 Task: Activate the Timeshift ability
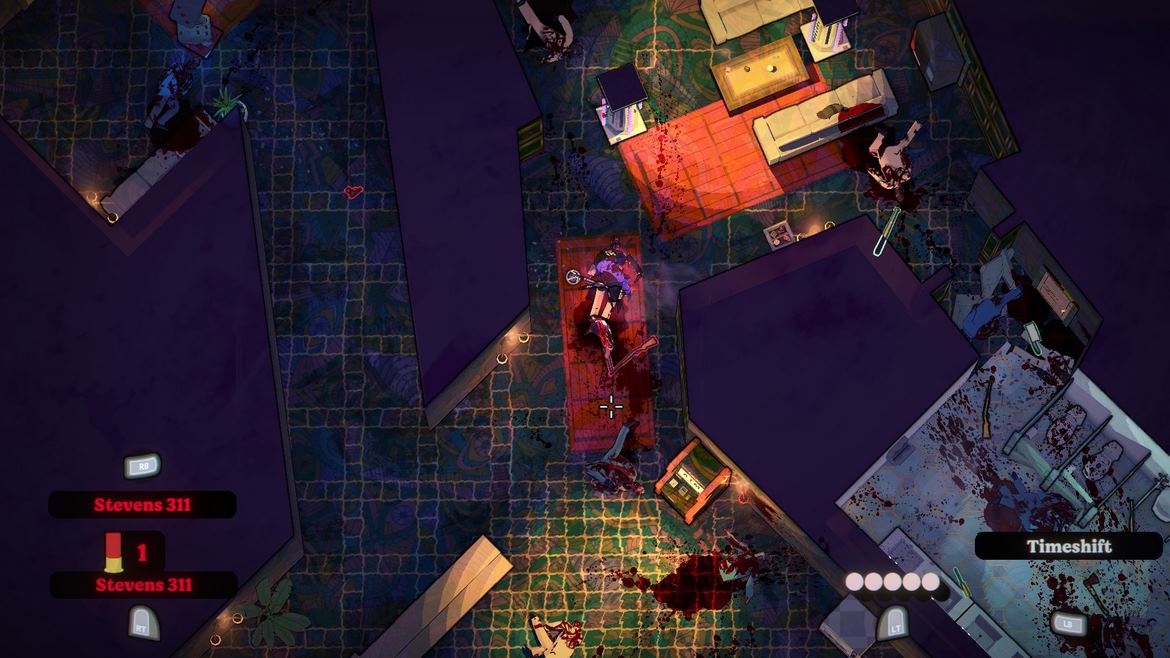[x=1068, y=546]
